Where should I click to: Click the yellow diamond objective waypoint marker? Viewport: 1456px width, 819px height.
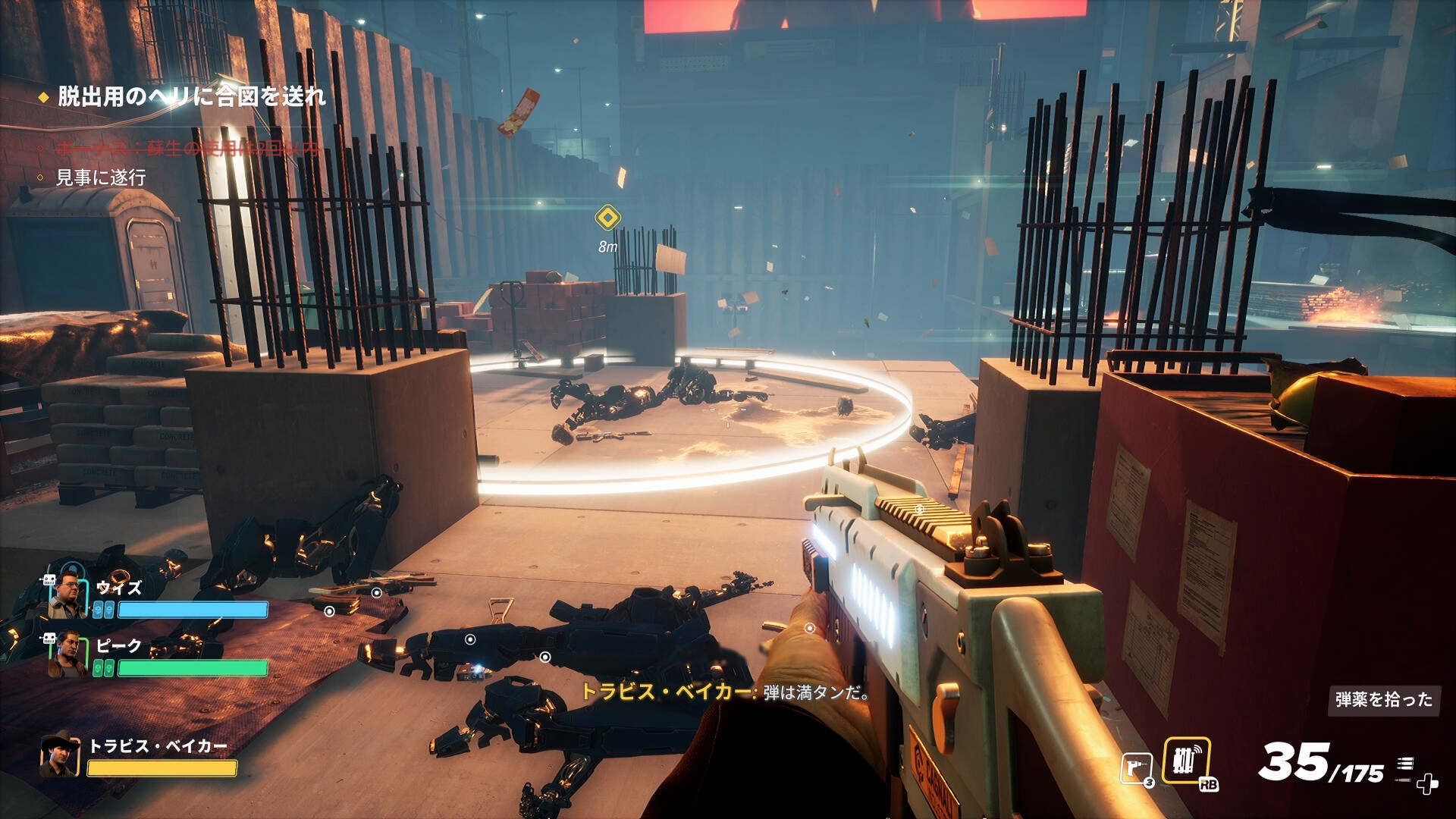point(607,218)
